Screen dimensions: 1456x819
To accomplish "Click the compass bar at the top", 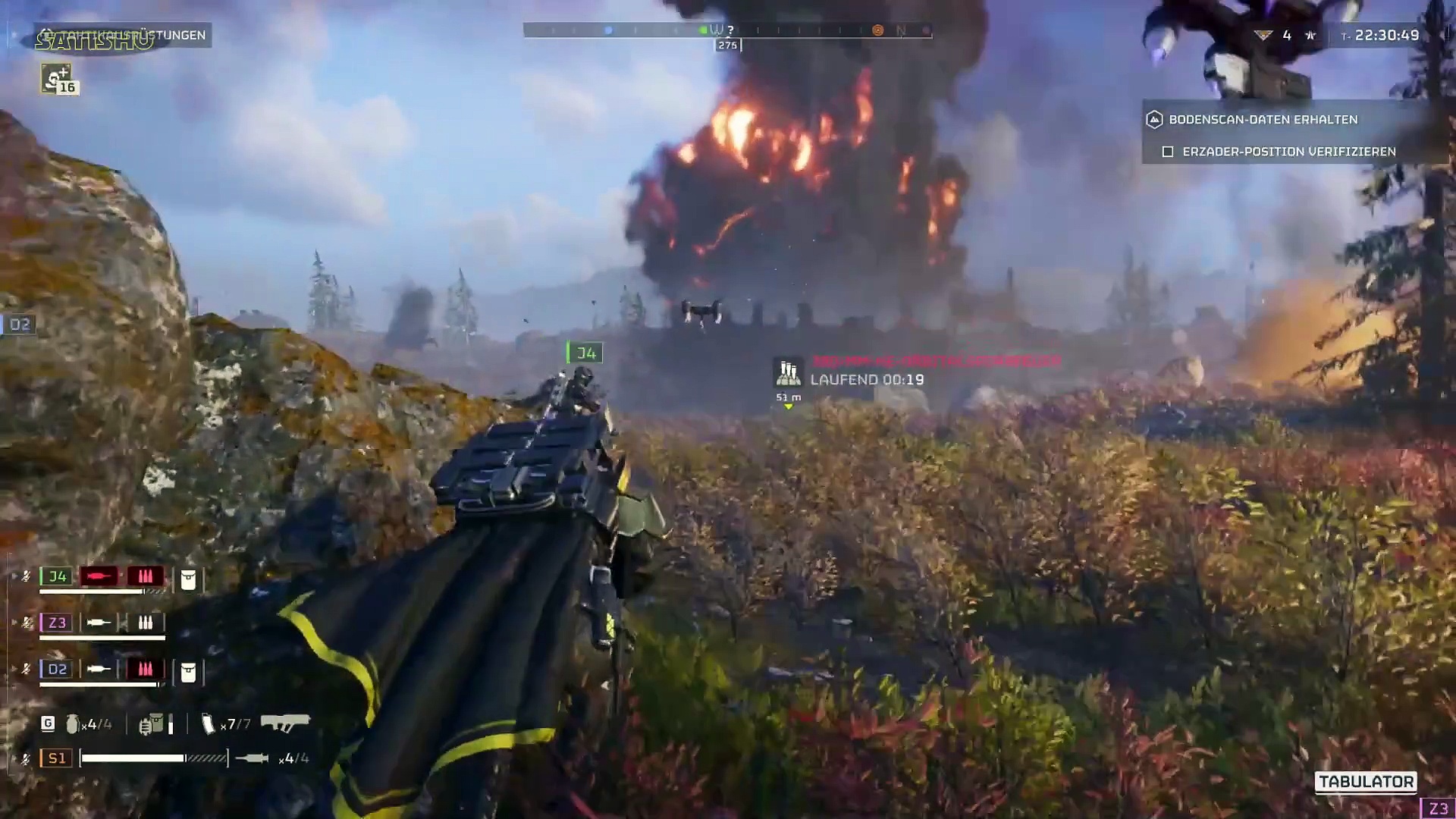I will pos(727,30).
